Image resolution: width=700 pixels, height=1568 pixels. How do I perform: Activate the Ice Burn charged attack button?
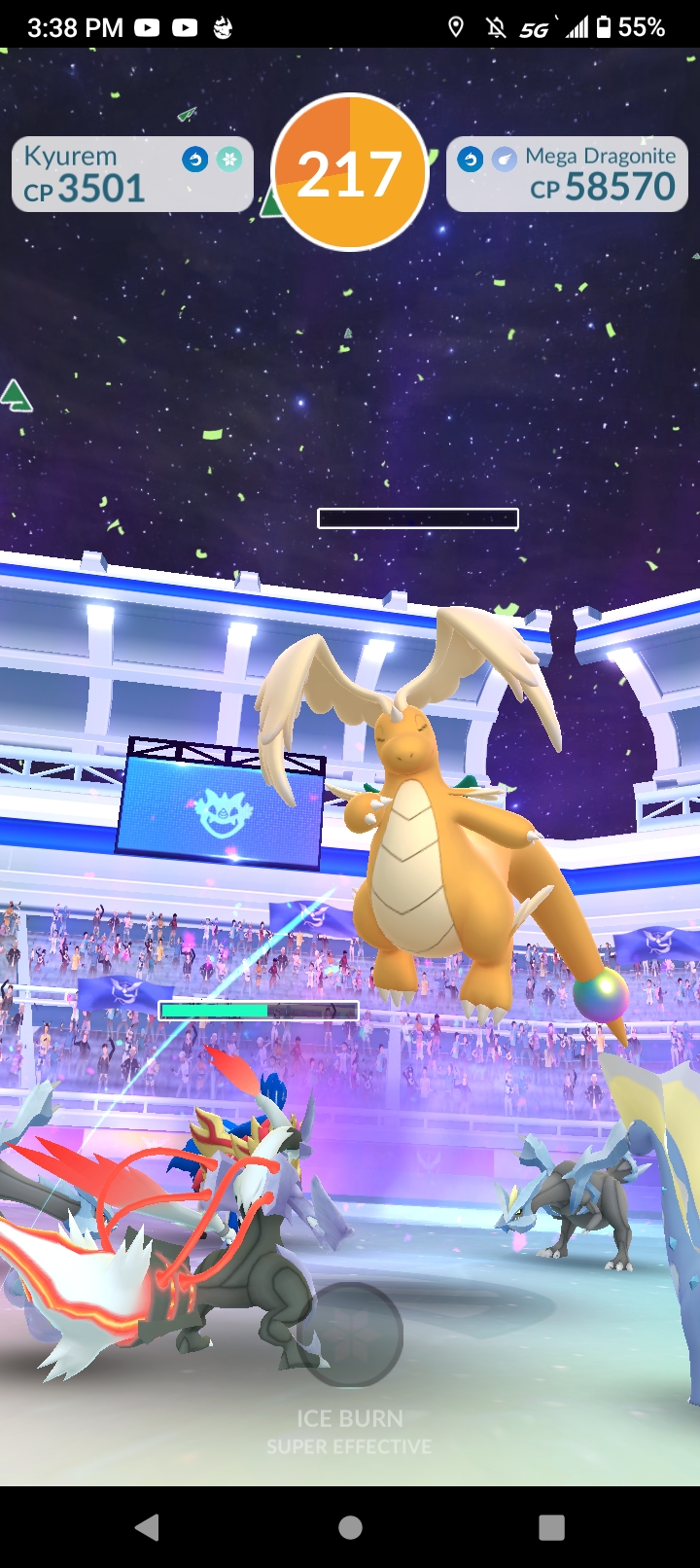[x=350, y=1334]
